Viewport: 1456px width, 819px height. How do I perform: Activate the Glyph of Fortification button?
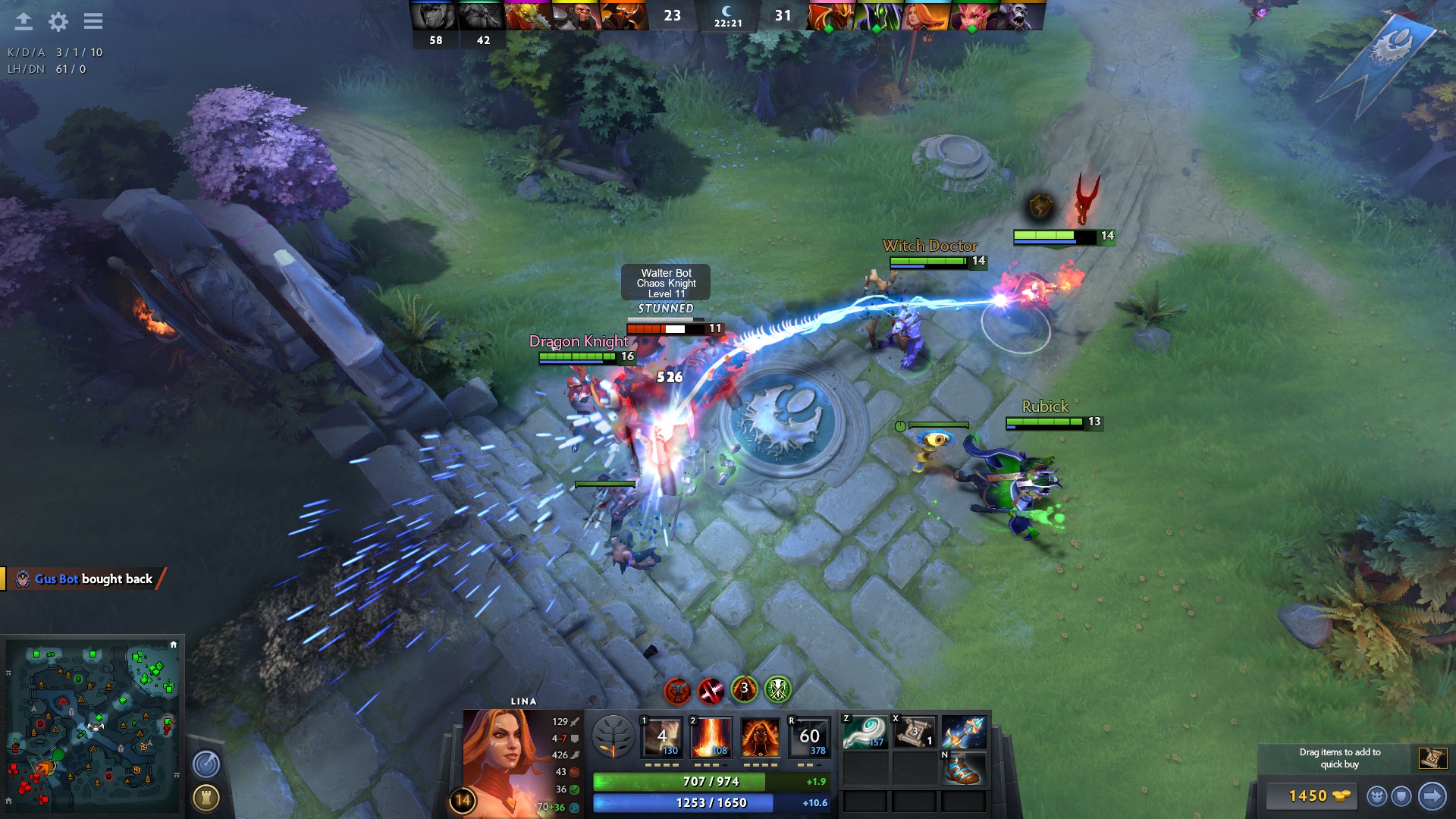(x=206, y=798)
